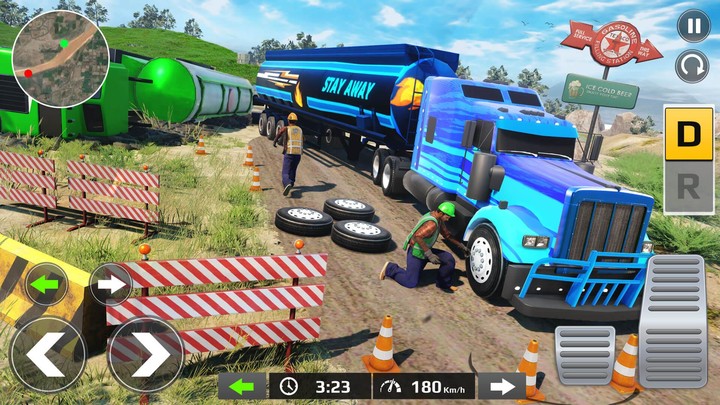Steer left with the large chevron button

(47, 355)
